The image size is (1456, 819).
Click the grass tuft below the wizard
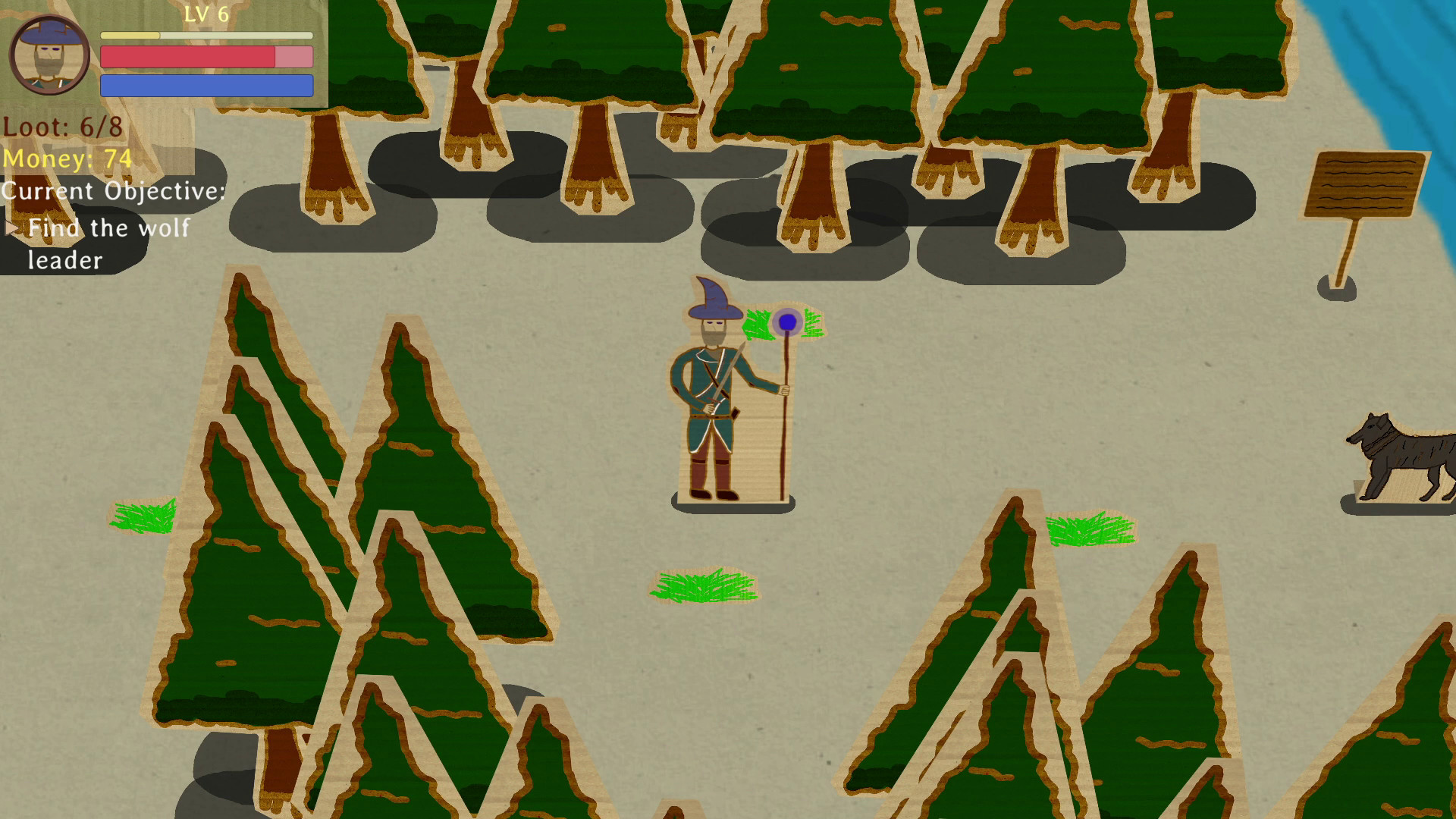[704, 588]
